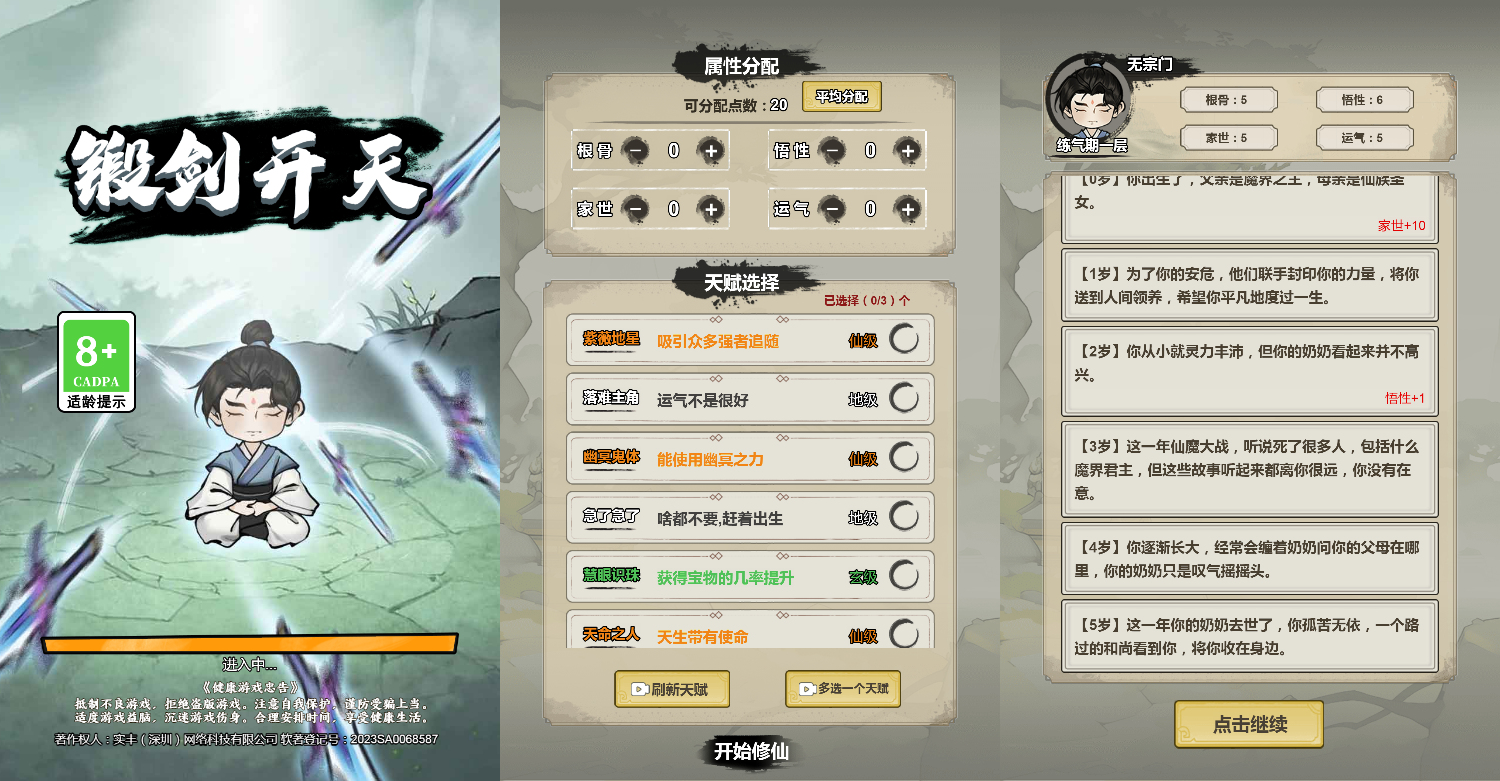Click the 根骨：5 stat label
The image size is (1500, 781).
pos(1229,100)
